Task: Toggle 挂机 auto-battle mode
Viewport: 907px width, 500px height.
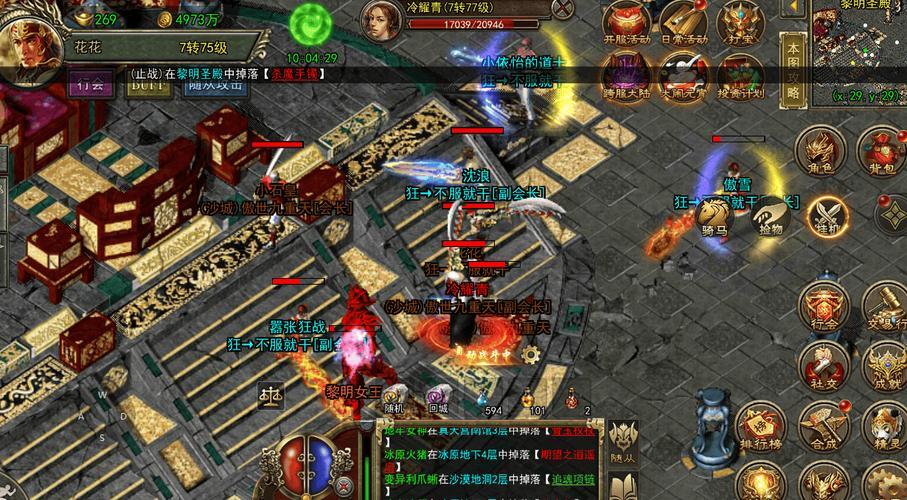Action: point(827,213)
